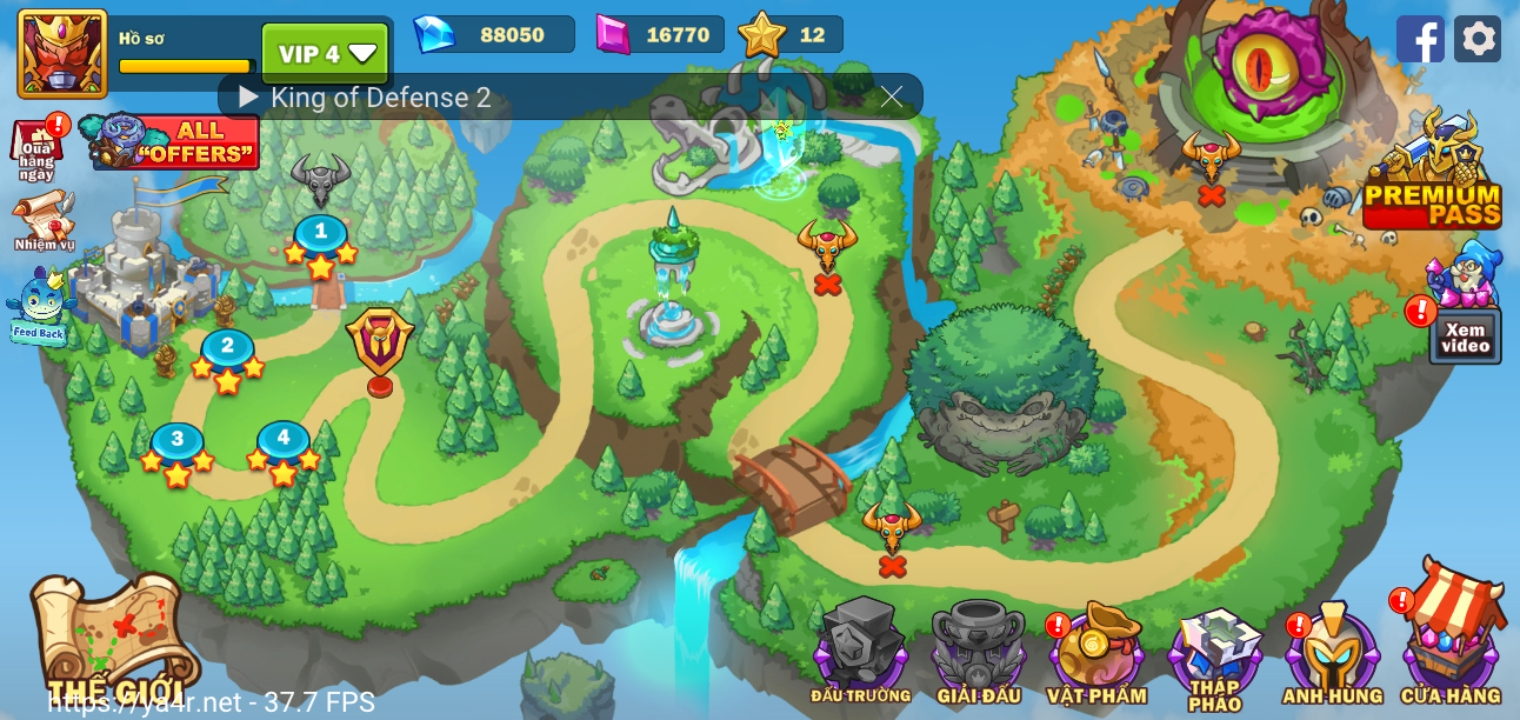This screenshot has height=720, width=1520.
Task: Expand the VIP 4 dropdown
Action: (x=323, y=52)
